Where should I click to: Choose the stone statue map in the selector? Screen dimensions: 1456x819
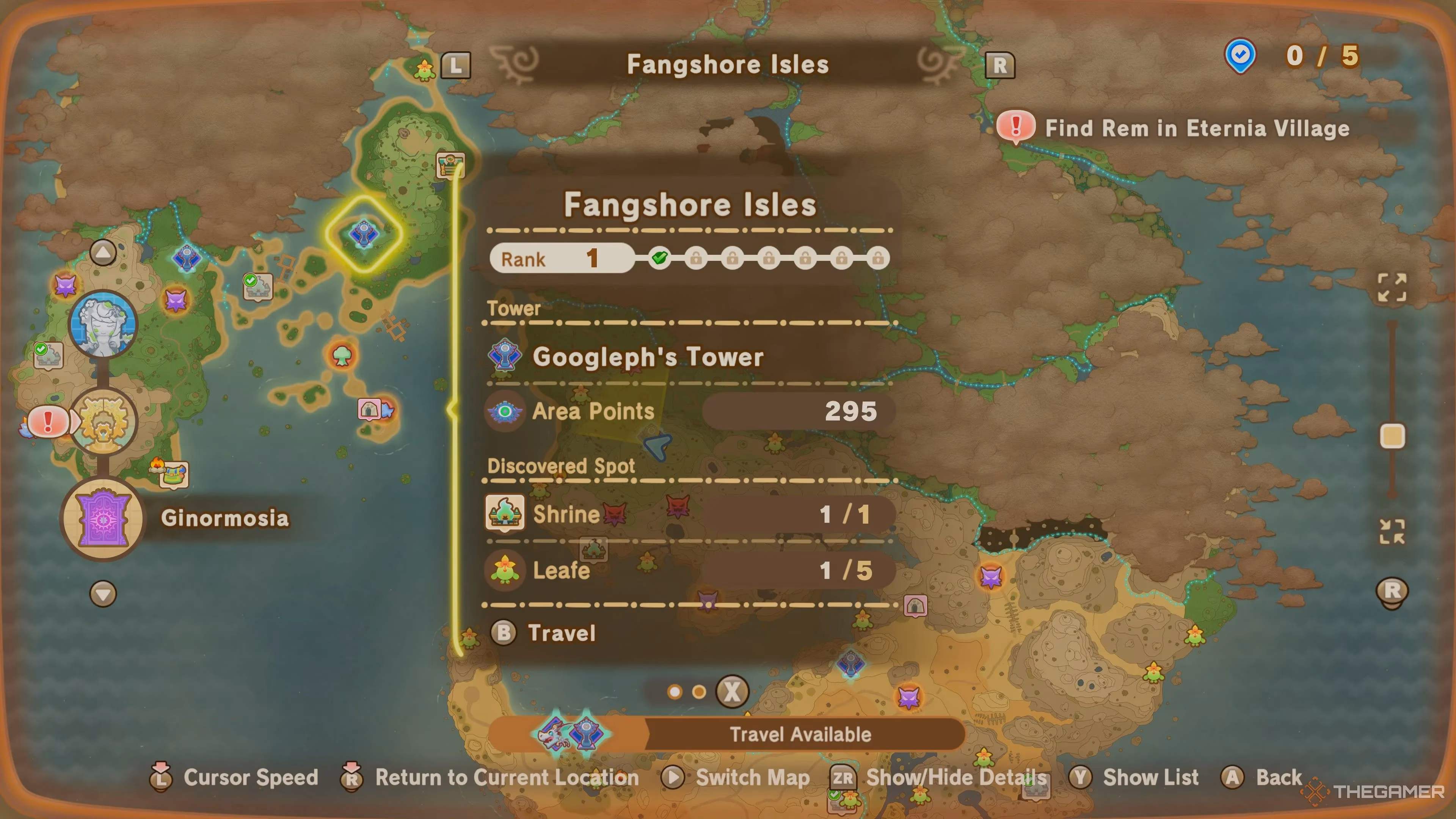tap(104, 324)
